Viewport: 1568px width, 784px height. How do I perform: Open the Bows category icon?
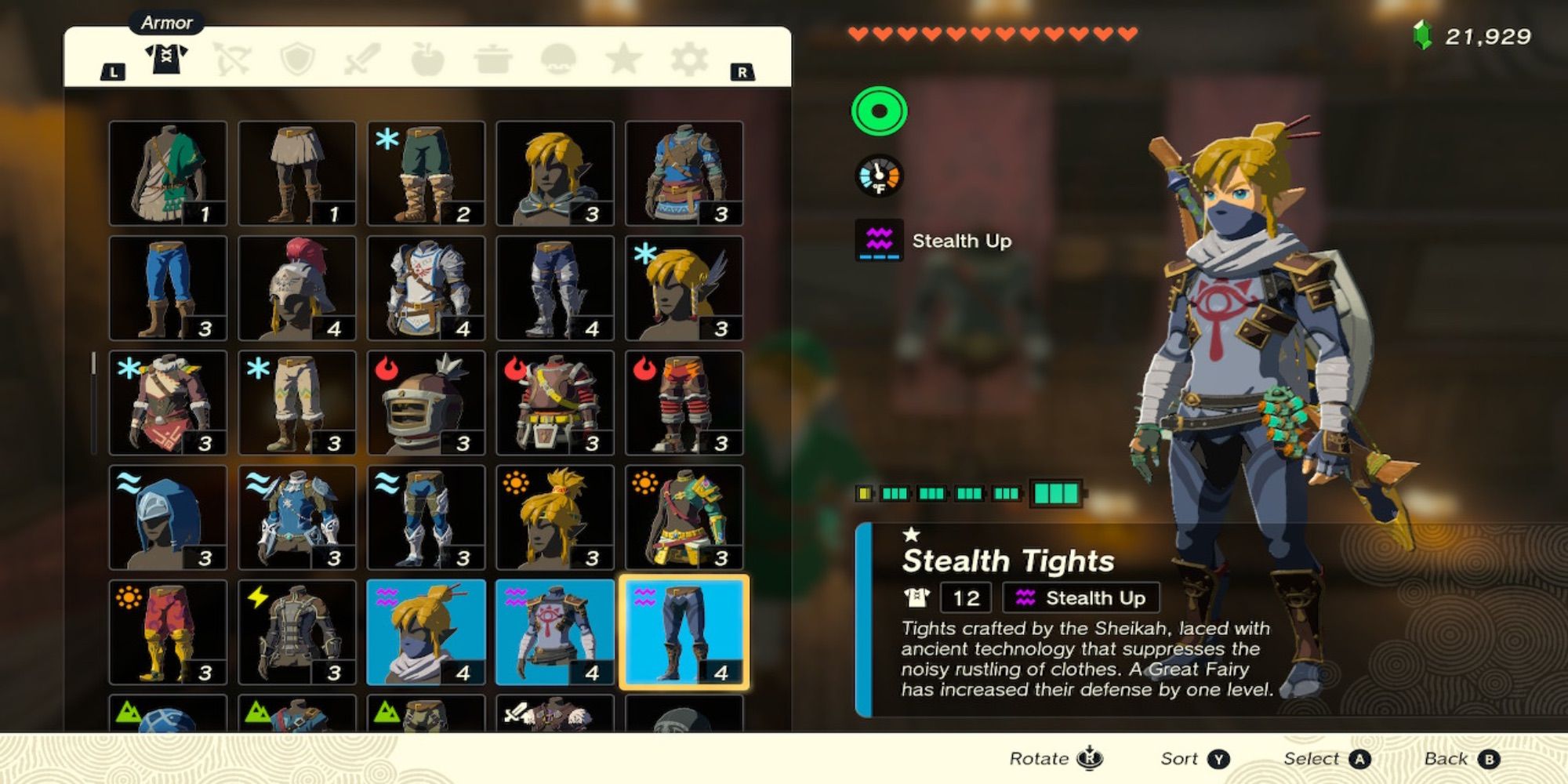click(231, 59)
